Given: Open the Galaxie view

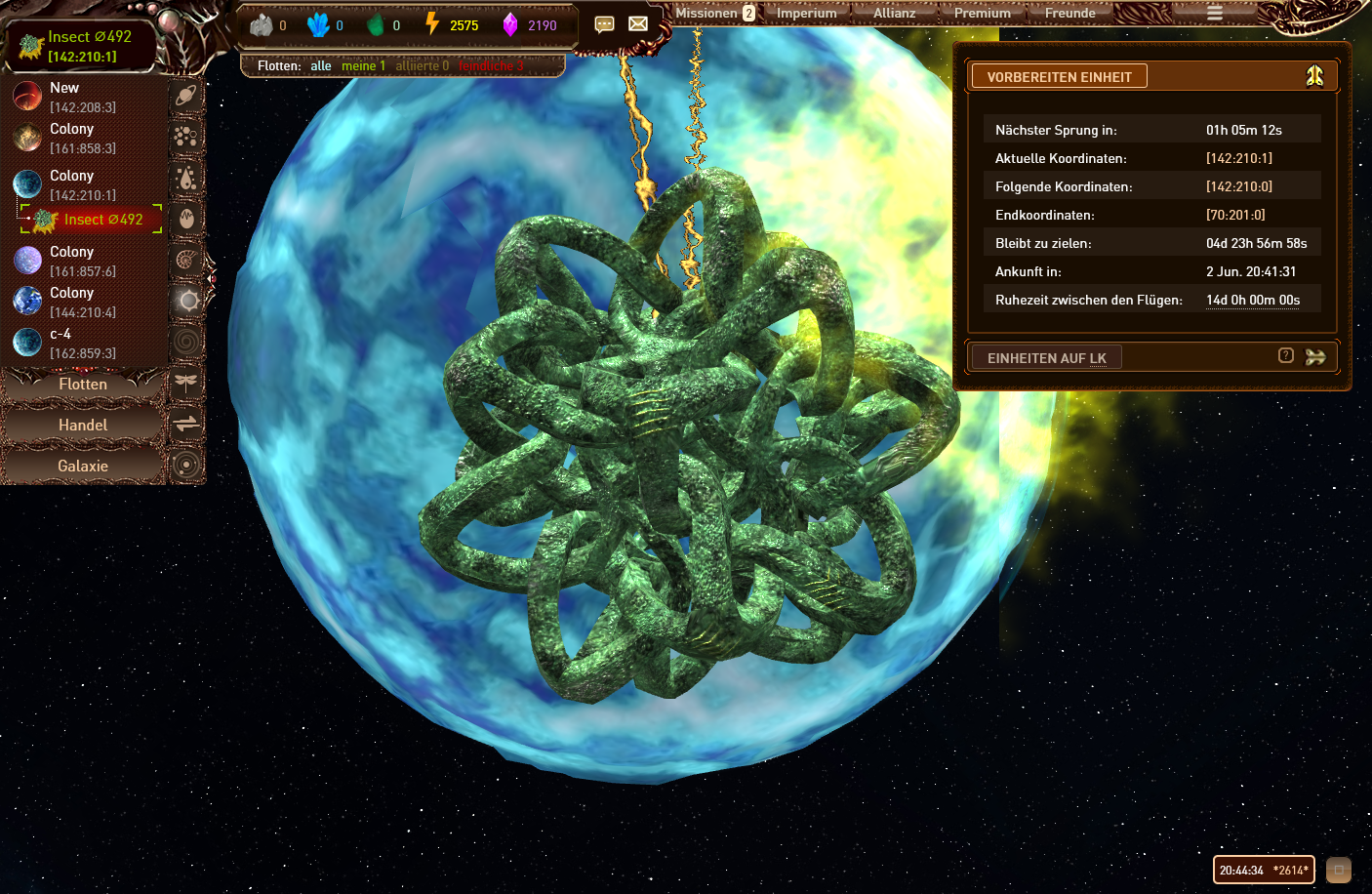Looking at the screenshot, I should (83, 467).
